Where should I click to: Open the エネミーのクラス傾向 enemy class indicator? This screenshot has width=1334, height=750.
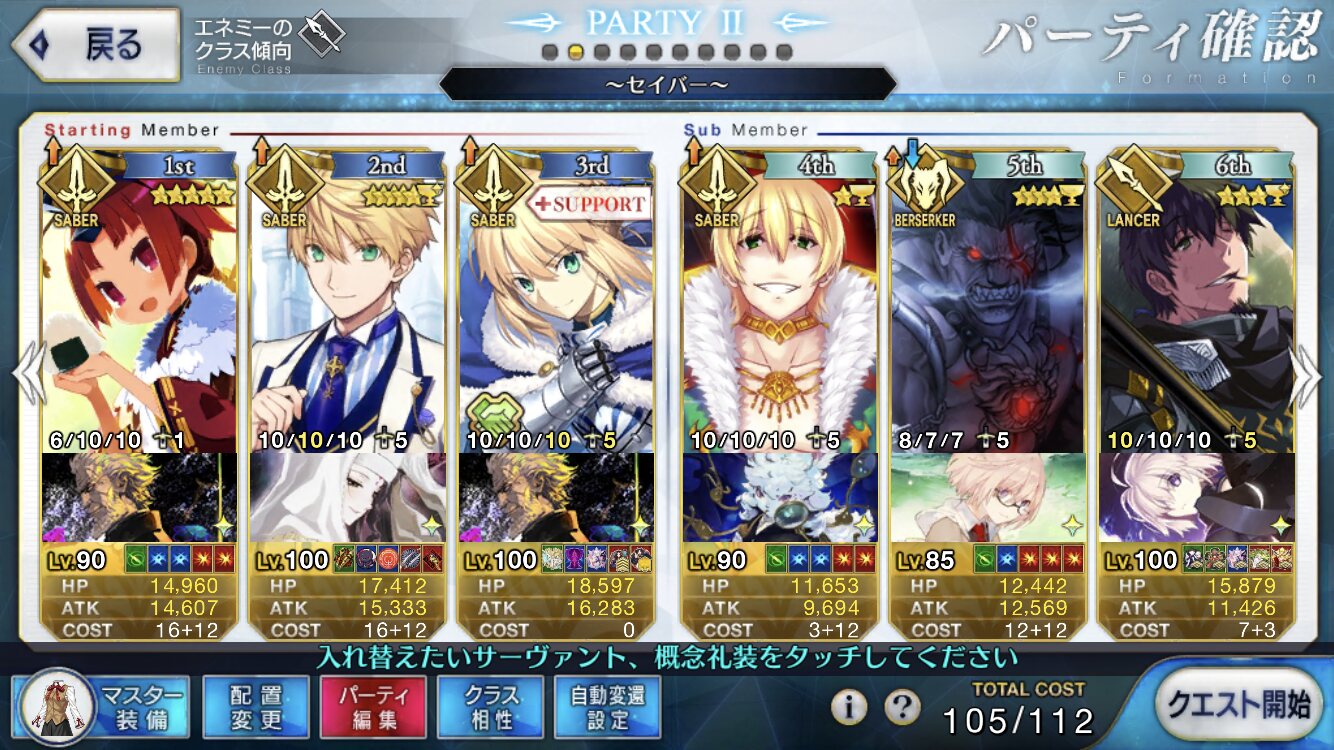(x=270, y=40)
